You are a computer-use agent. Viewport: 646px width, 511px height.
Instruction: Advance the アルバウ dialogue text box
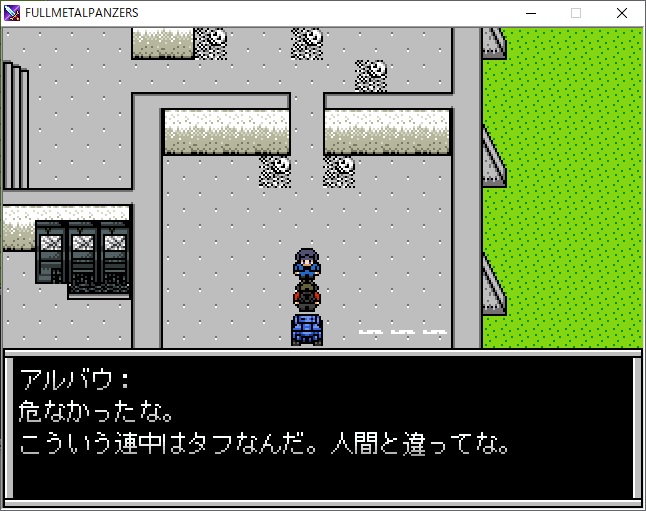[322, 427]
